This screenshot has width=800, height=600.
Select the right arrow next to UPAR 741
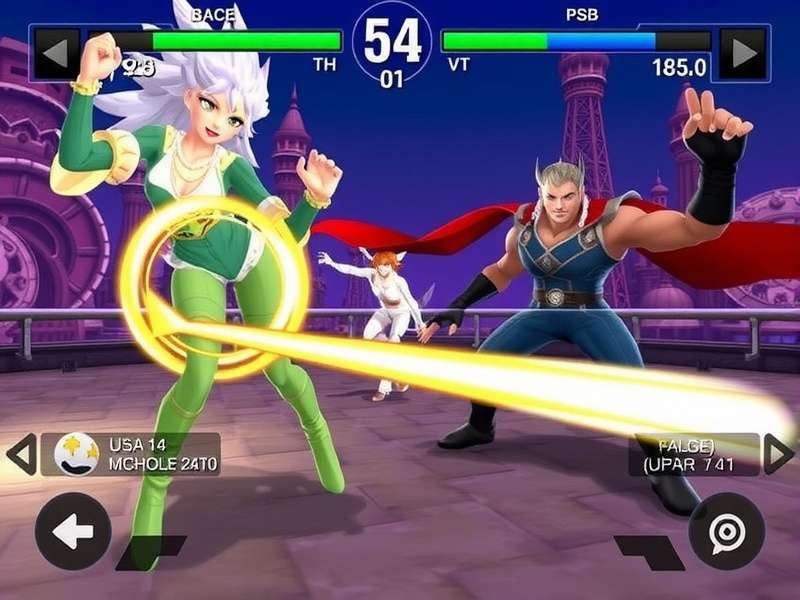click(778, 454)
